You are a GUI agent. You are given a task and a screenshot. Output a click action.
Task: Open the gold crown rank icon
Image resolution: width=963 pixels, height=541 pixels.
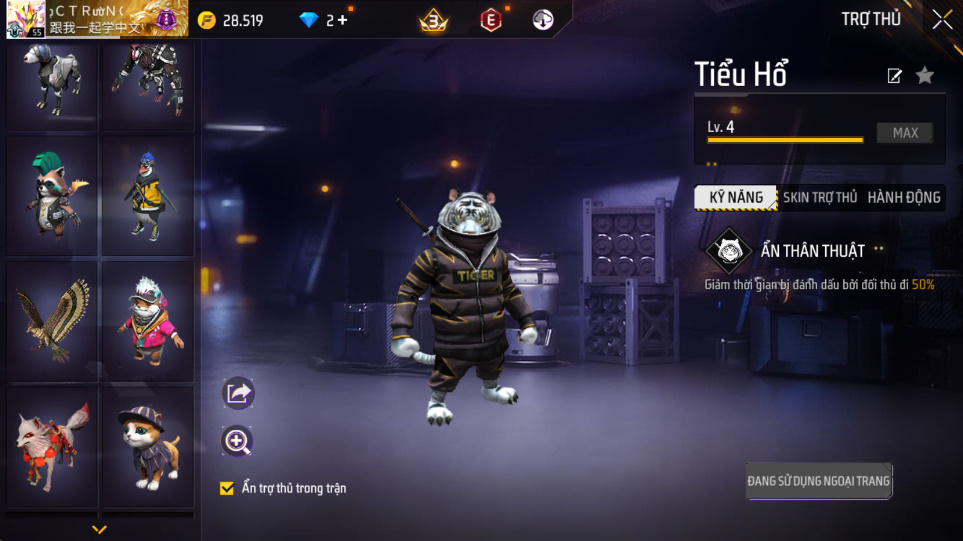pyautogui.click(x=433, y=20)
